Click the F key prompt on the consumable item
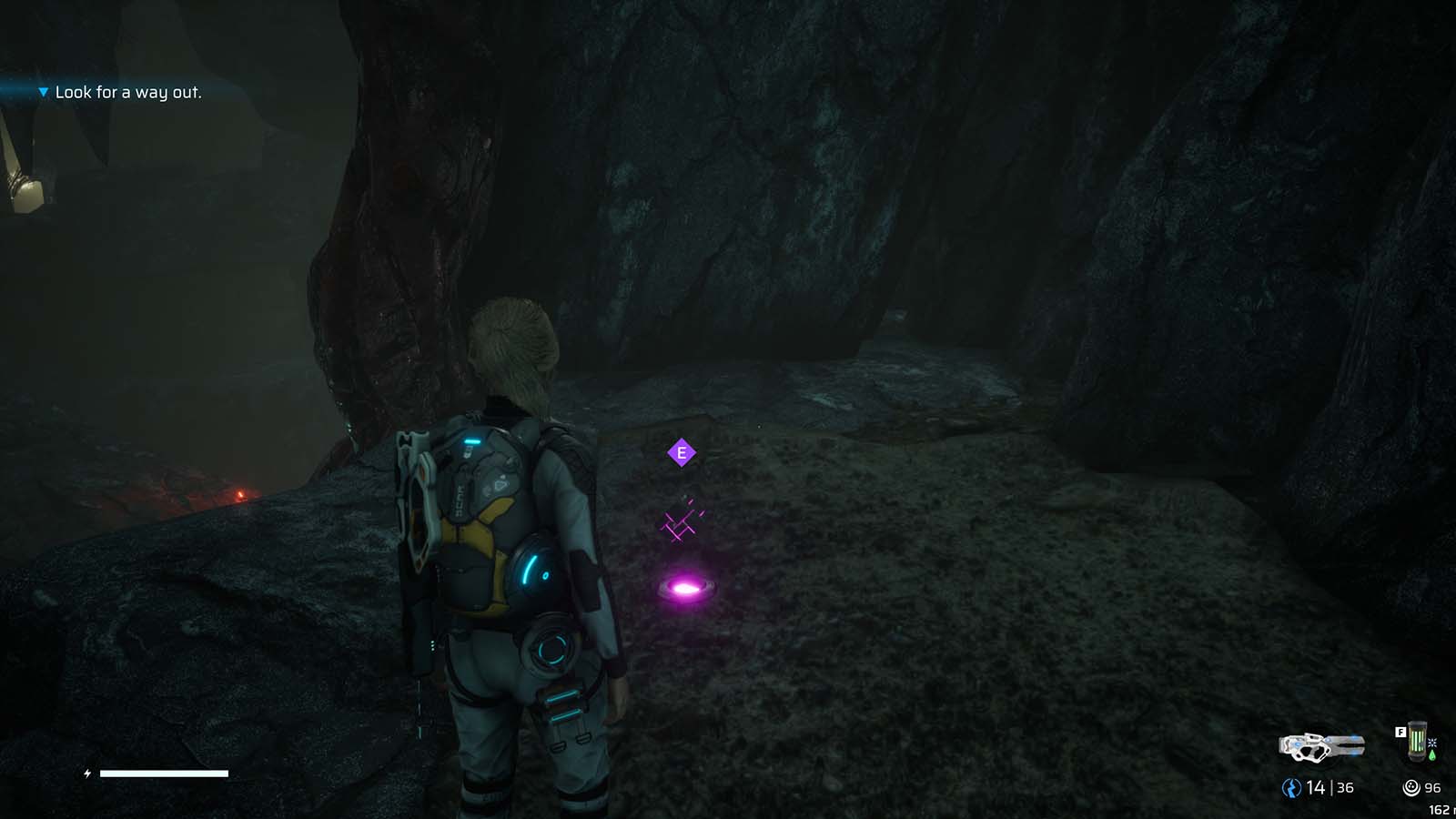This screenshot has height=819, width=1456. [1400, 732]
